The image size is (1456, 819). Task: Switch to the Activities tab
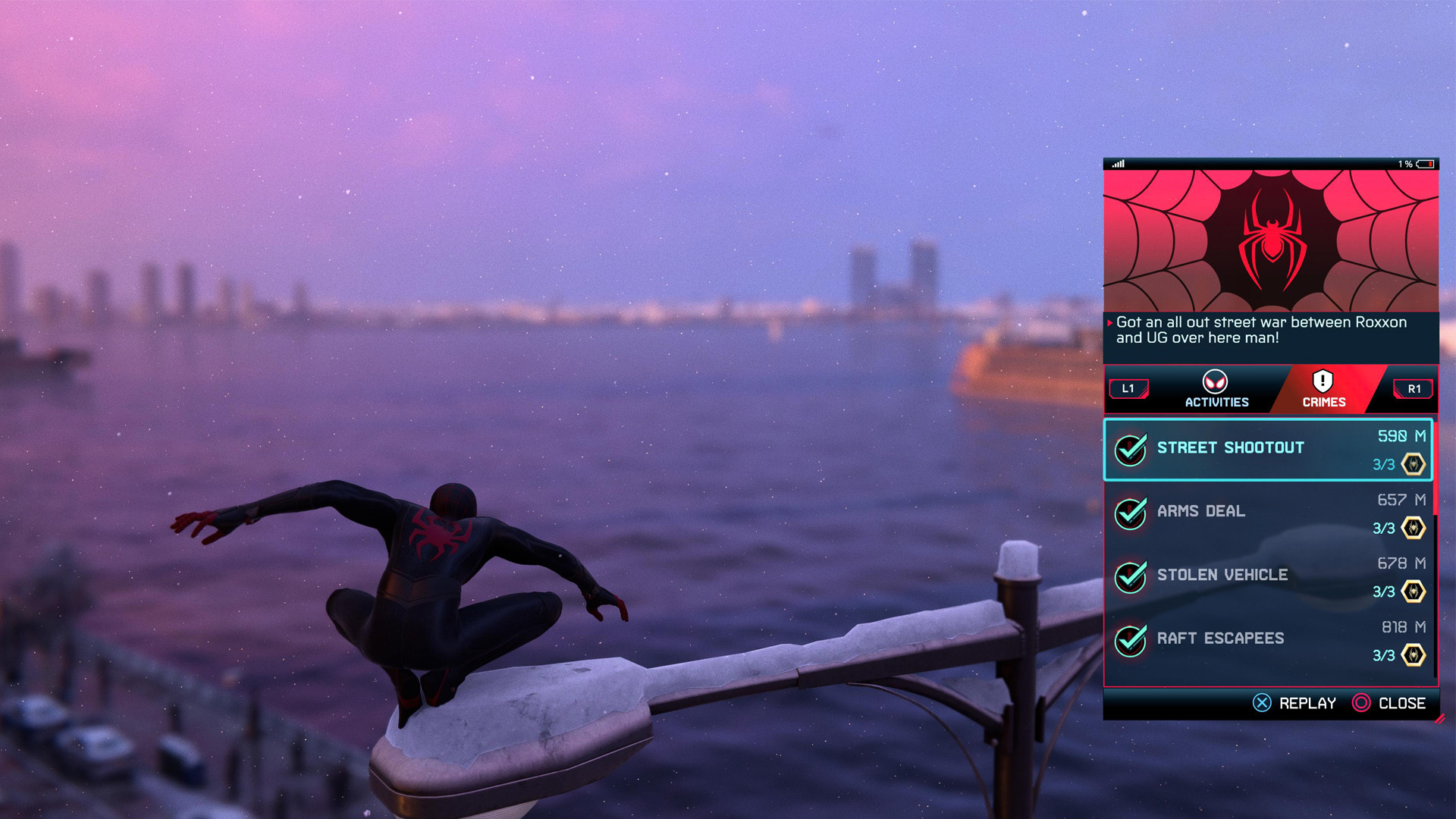1216,389
